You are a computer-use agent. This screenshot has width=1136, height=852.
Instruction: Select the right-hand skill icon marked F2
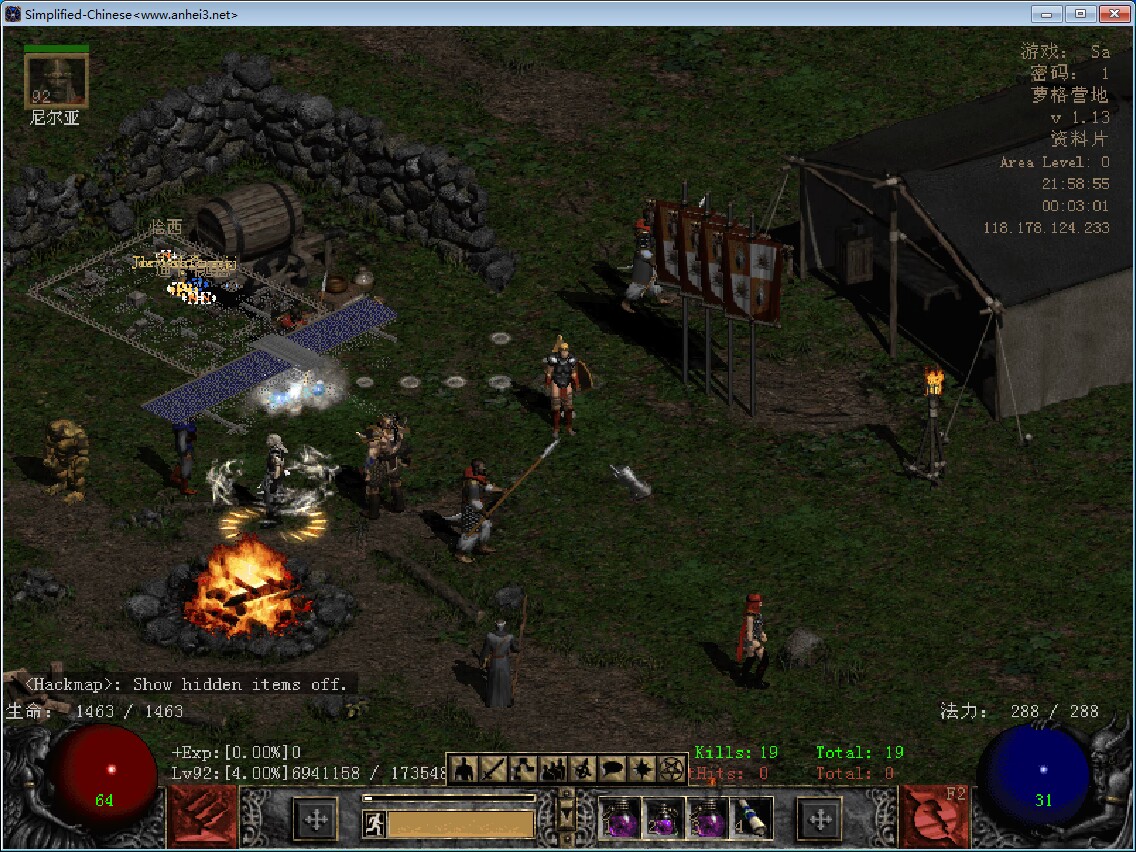[934, 817]
